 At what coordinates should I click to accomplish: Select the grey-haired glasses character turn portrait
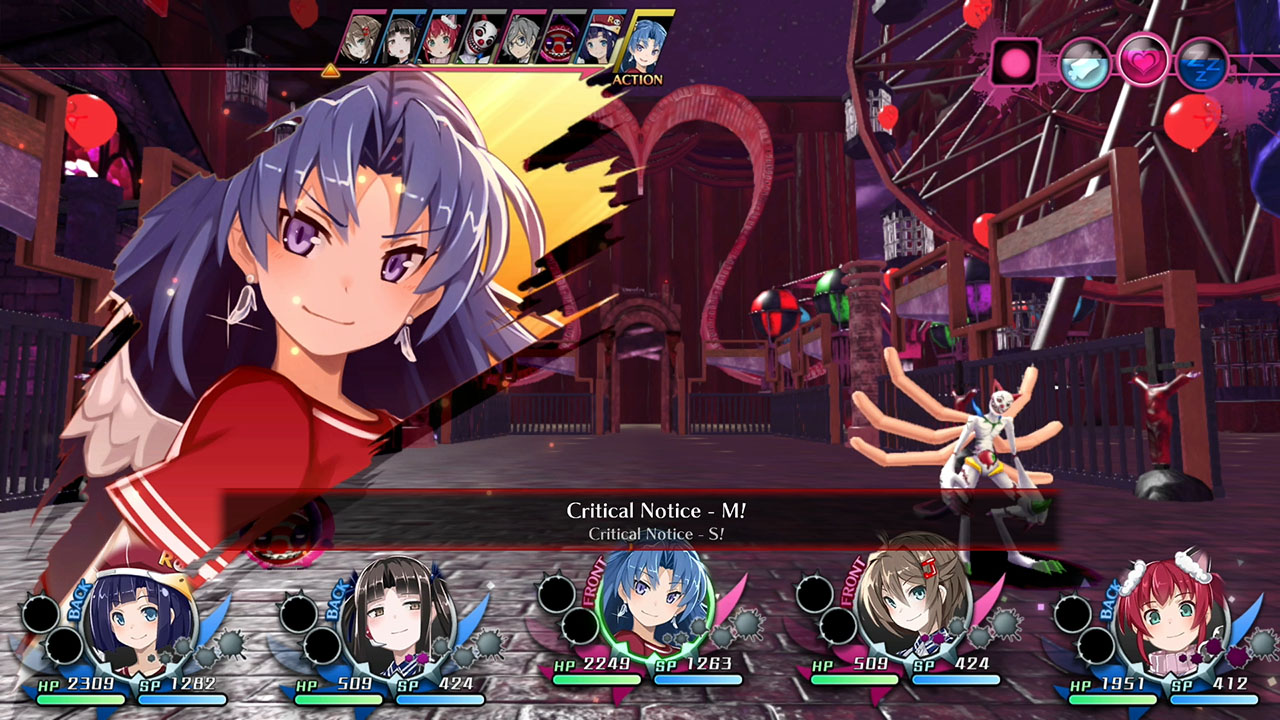pyautogui.click(x=521, y=38)
